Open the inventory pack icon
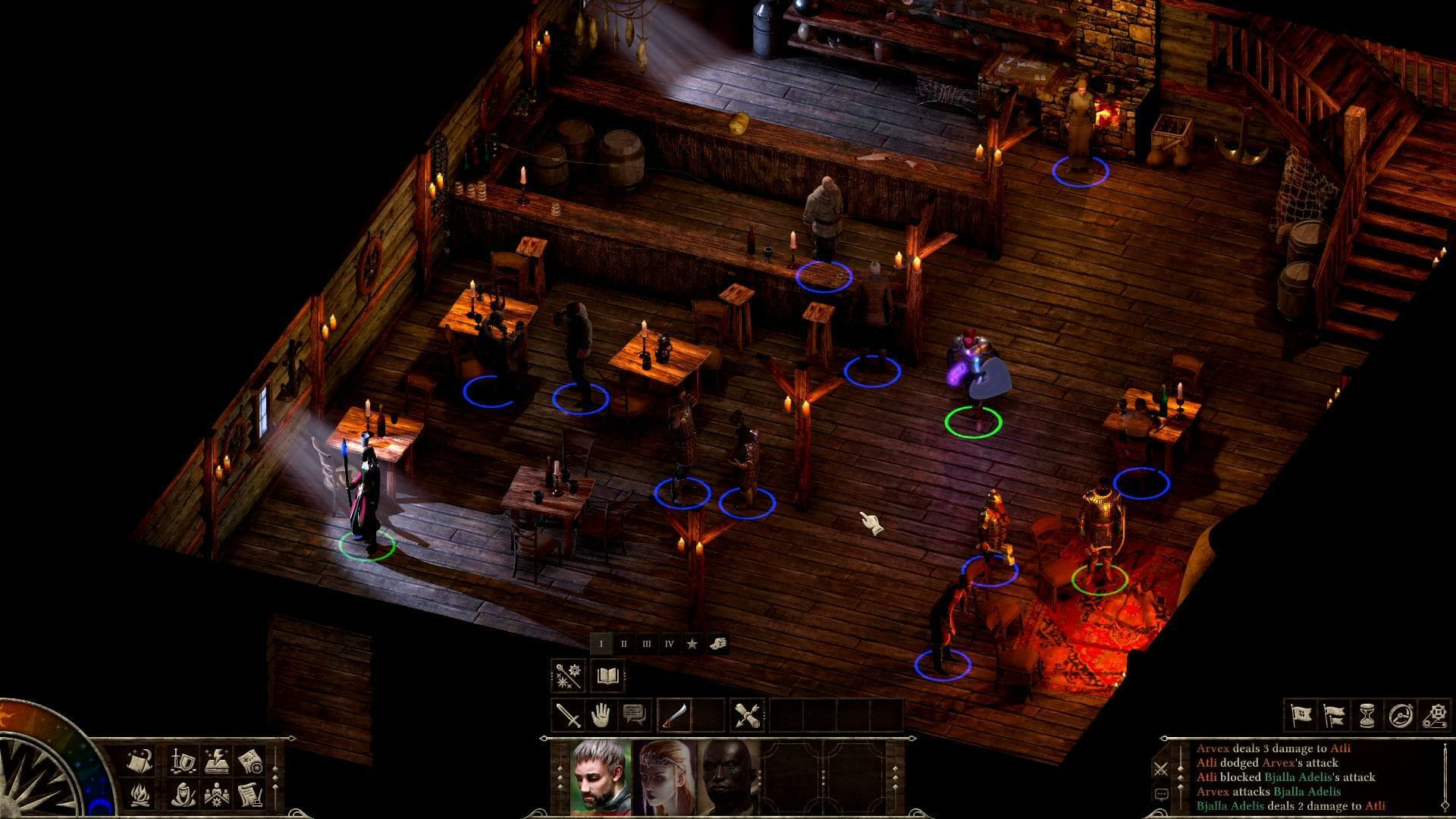 click(139, 762)
